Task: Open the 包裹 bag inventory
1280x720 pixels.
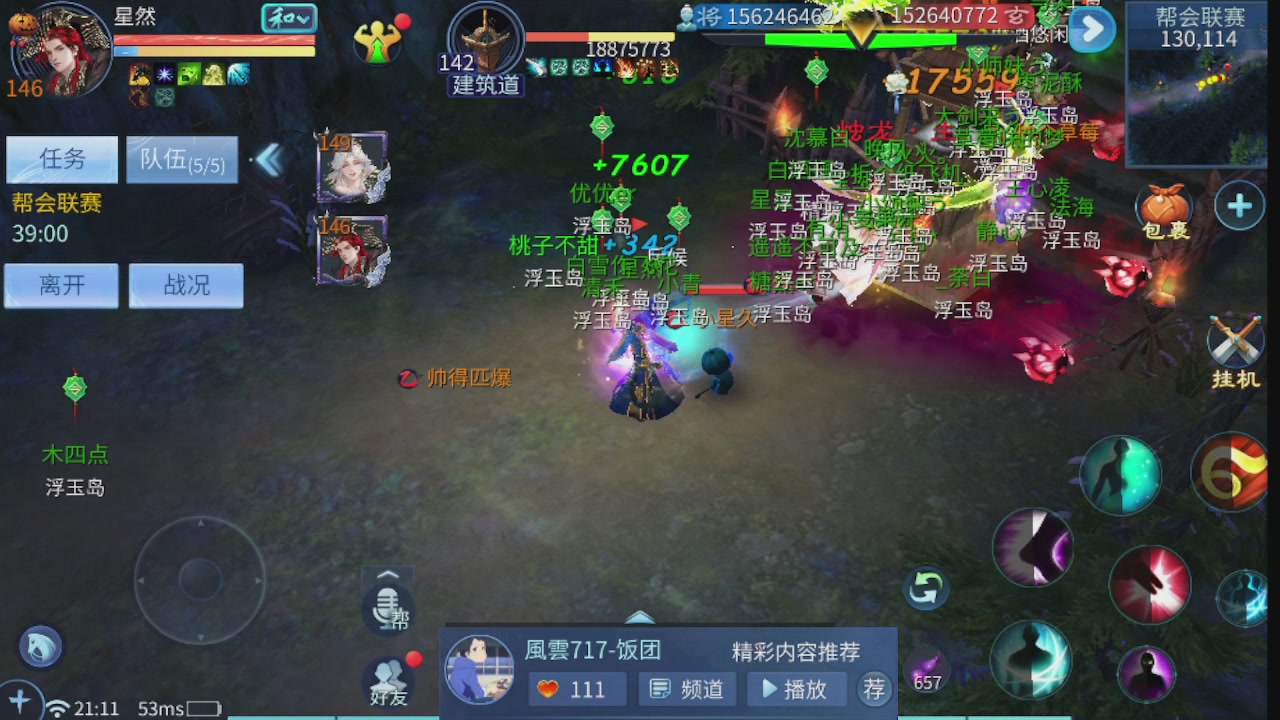Action: coord(1165,205)
